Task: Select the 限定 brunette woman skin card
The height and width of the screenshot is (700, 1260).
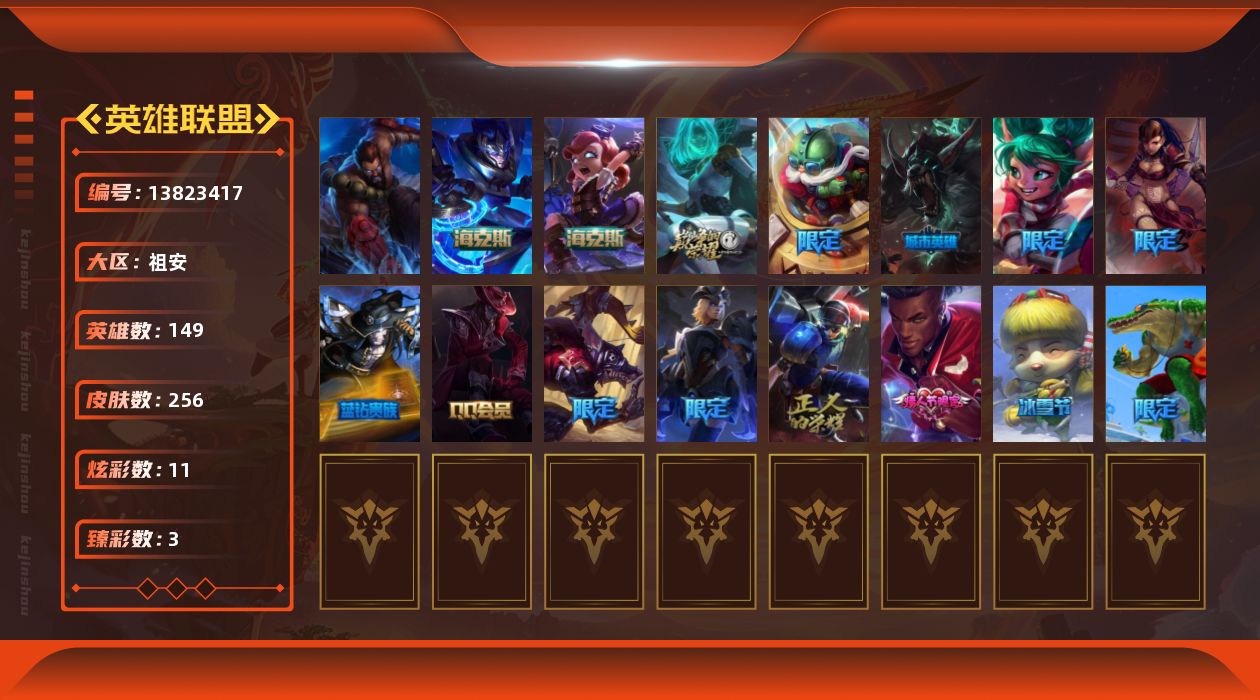Action: (x=1155, y=196)
